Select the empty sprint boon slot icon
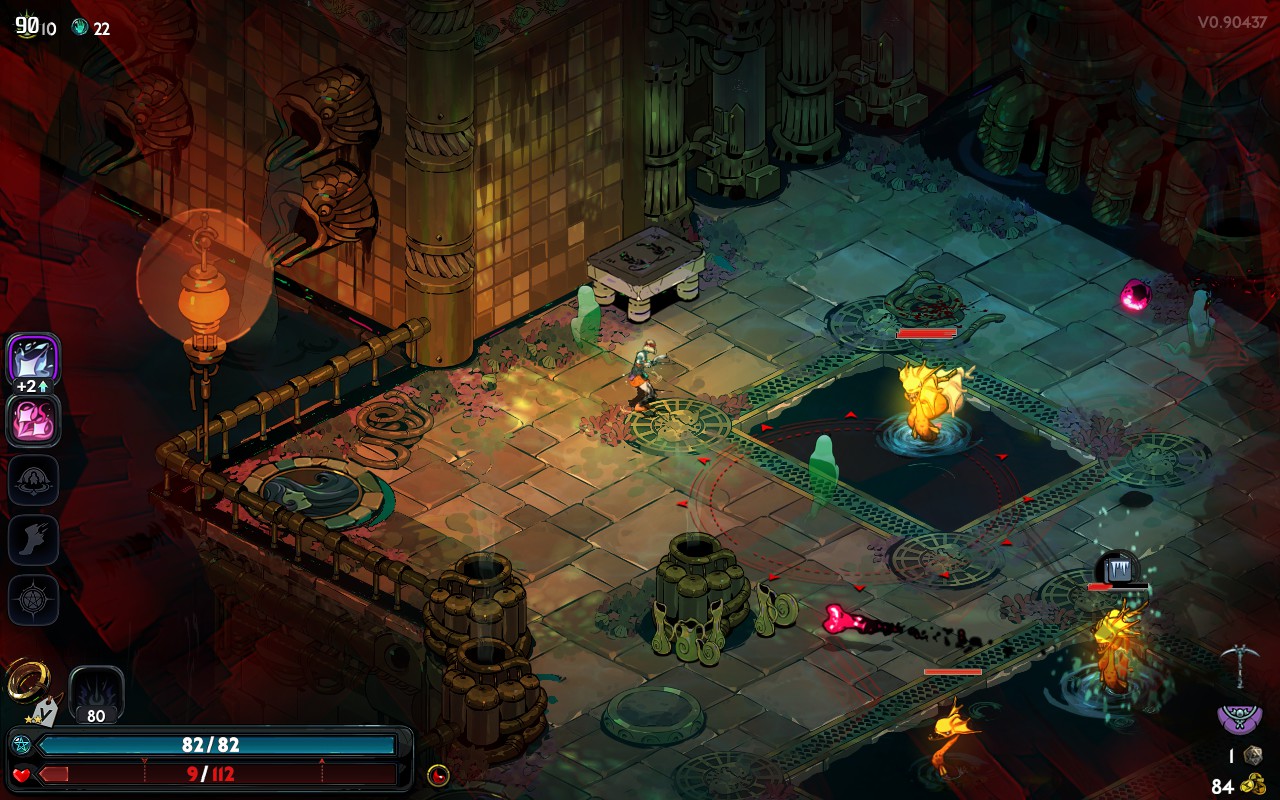1280x800 pixels. coord(32,540)
